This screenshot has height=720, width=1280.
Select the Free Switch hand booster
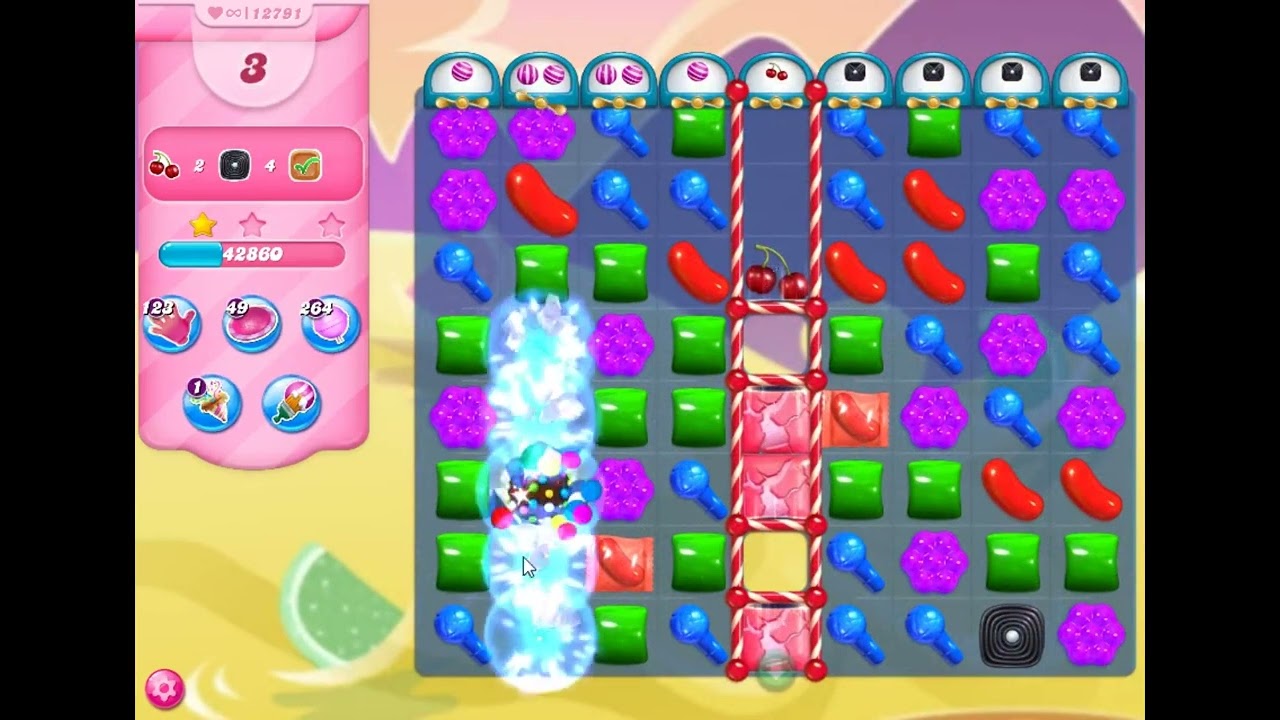click(172, 322)
